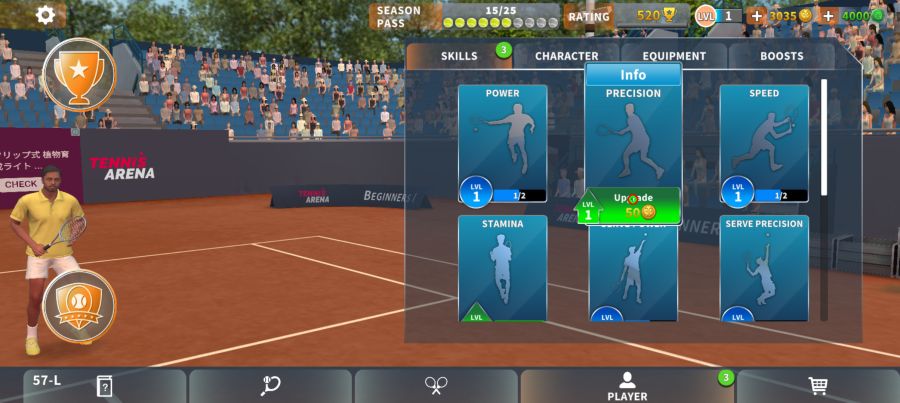
Task: Select the Skills tab
Action: click(459, 56)
